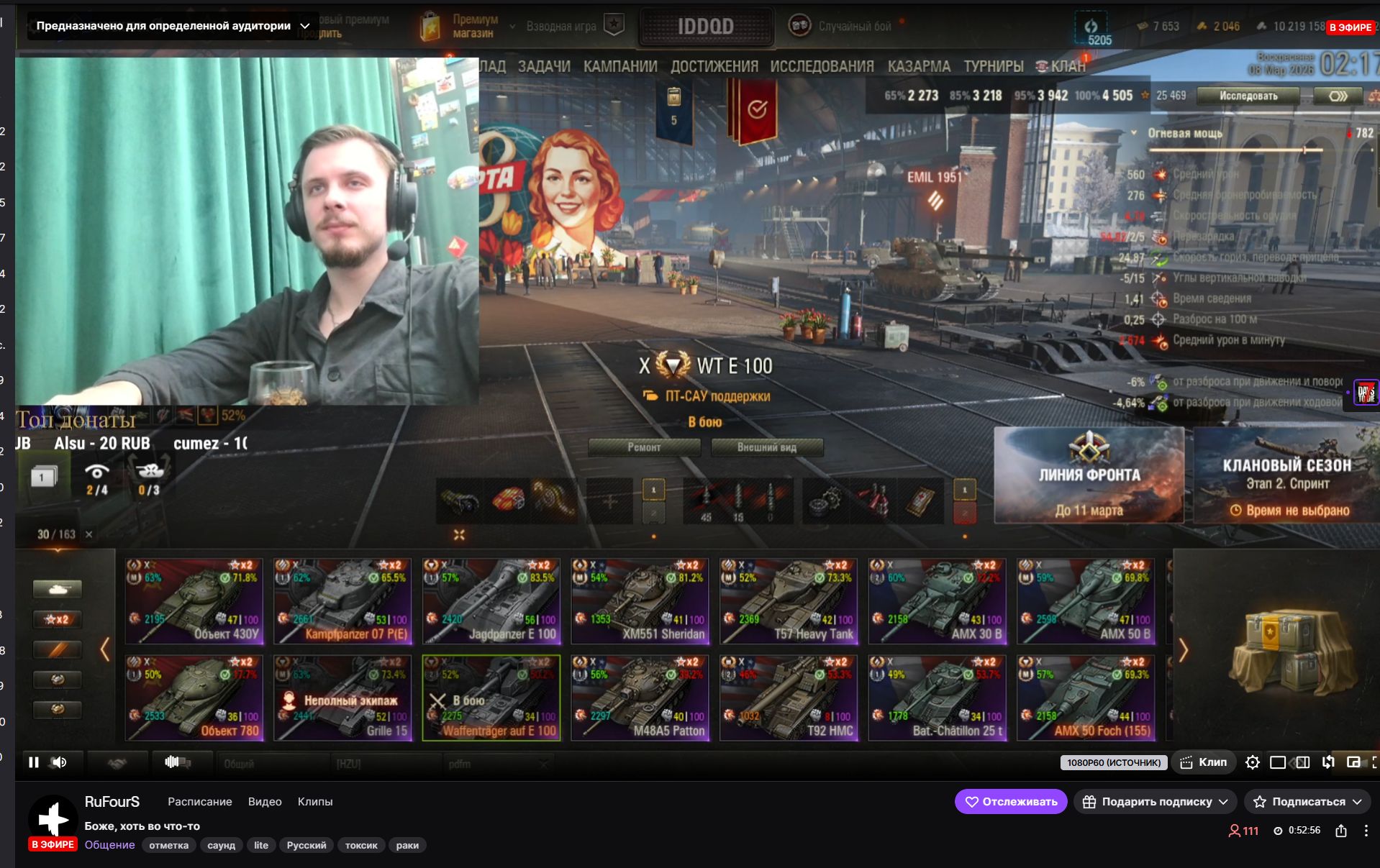Select the M48A5 Patton tank card
Viewport: 1380px width, 868px height.
(x=640, y=698)
